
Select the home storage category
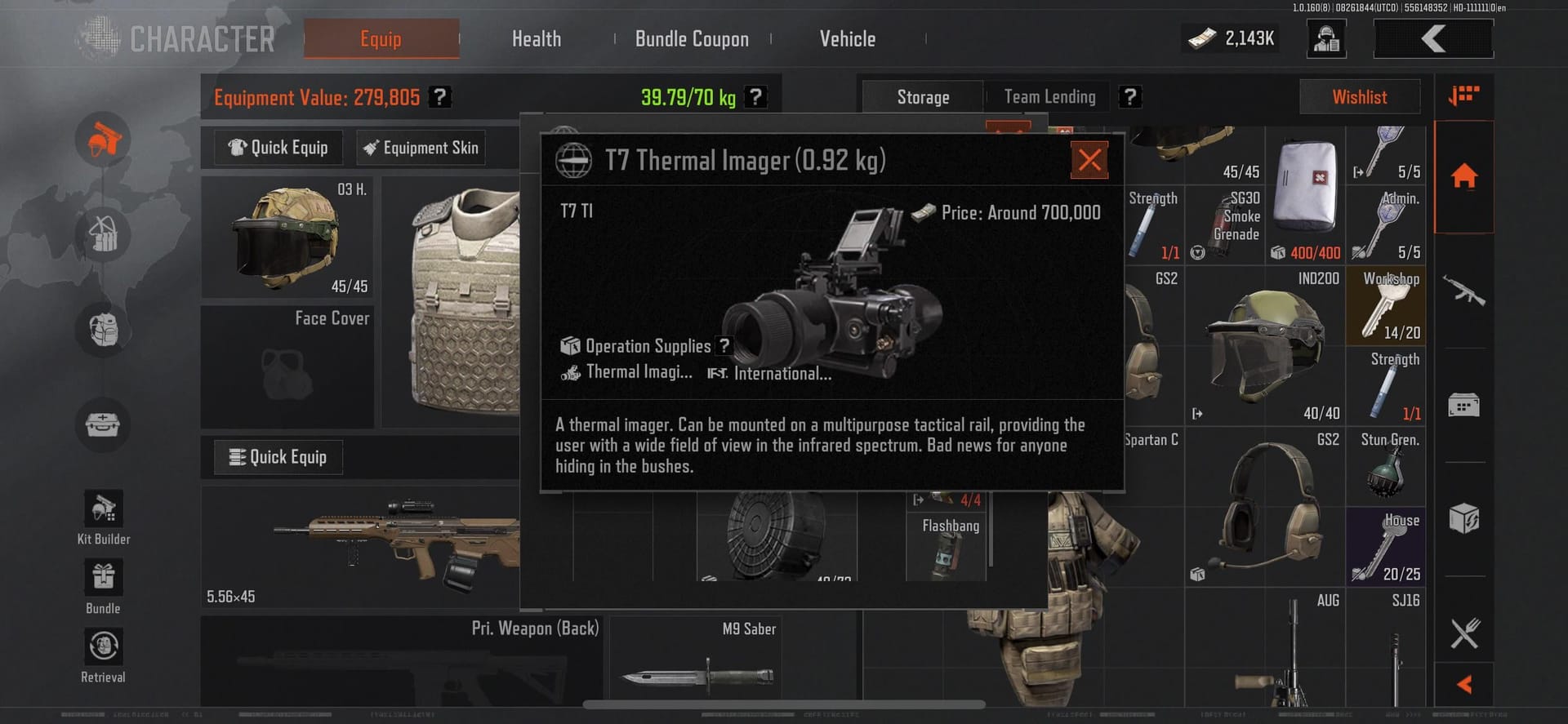[x=1463, y=176]
